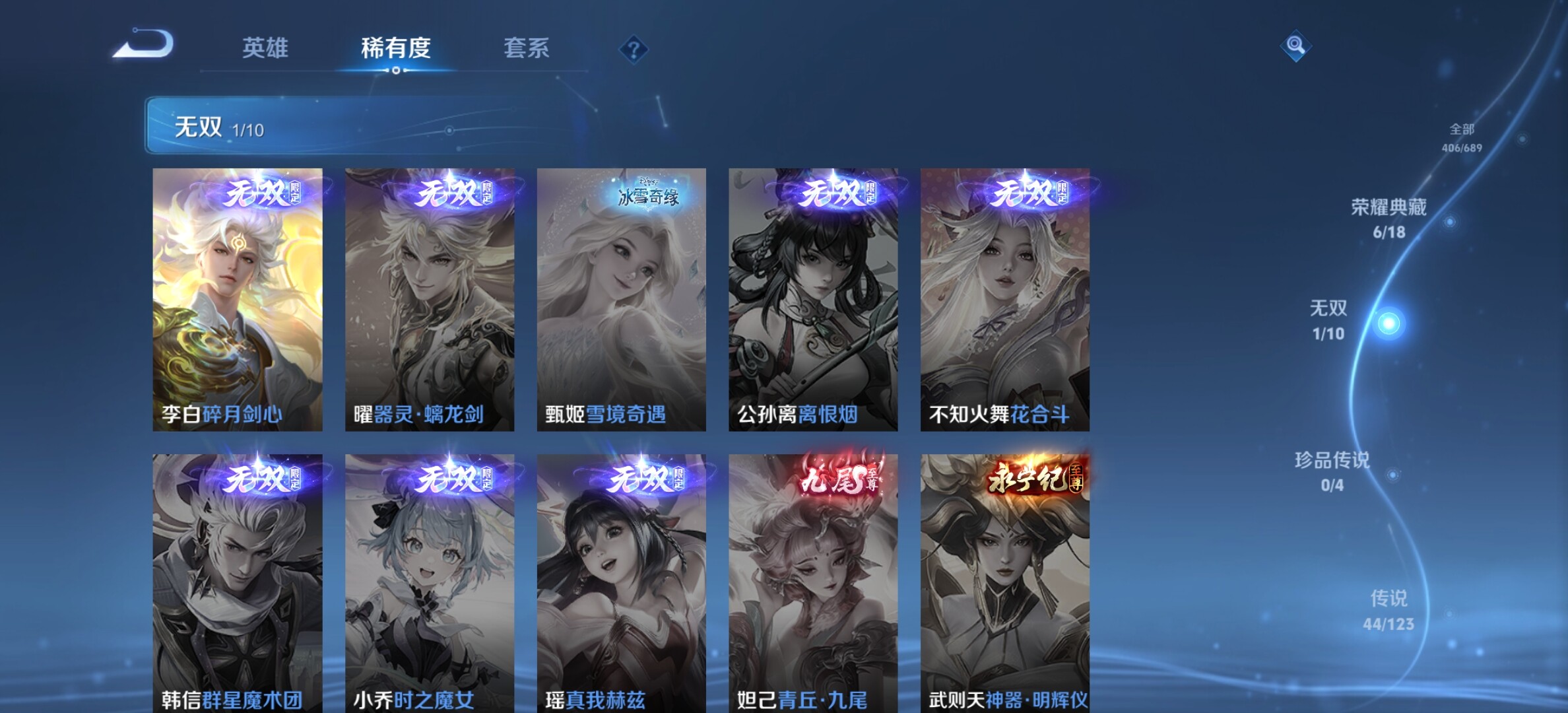Screen dimensions: 1568x713
Task: Jump to the 全部 rarity filter
Action: [x=1462, y=137]
